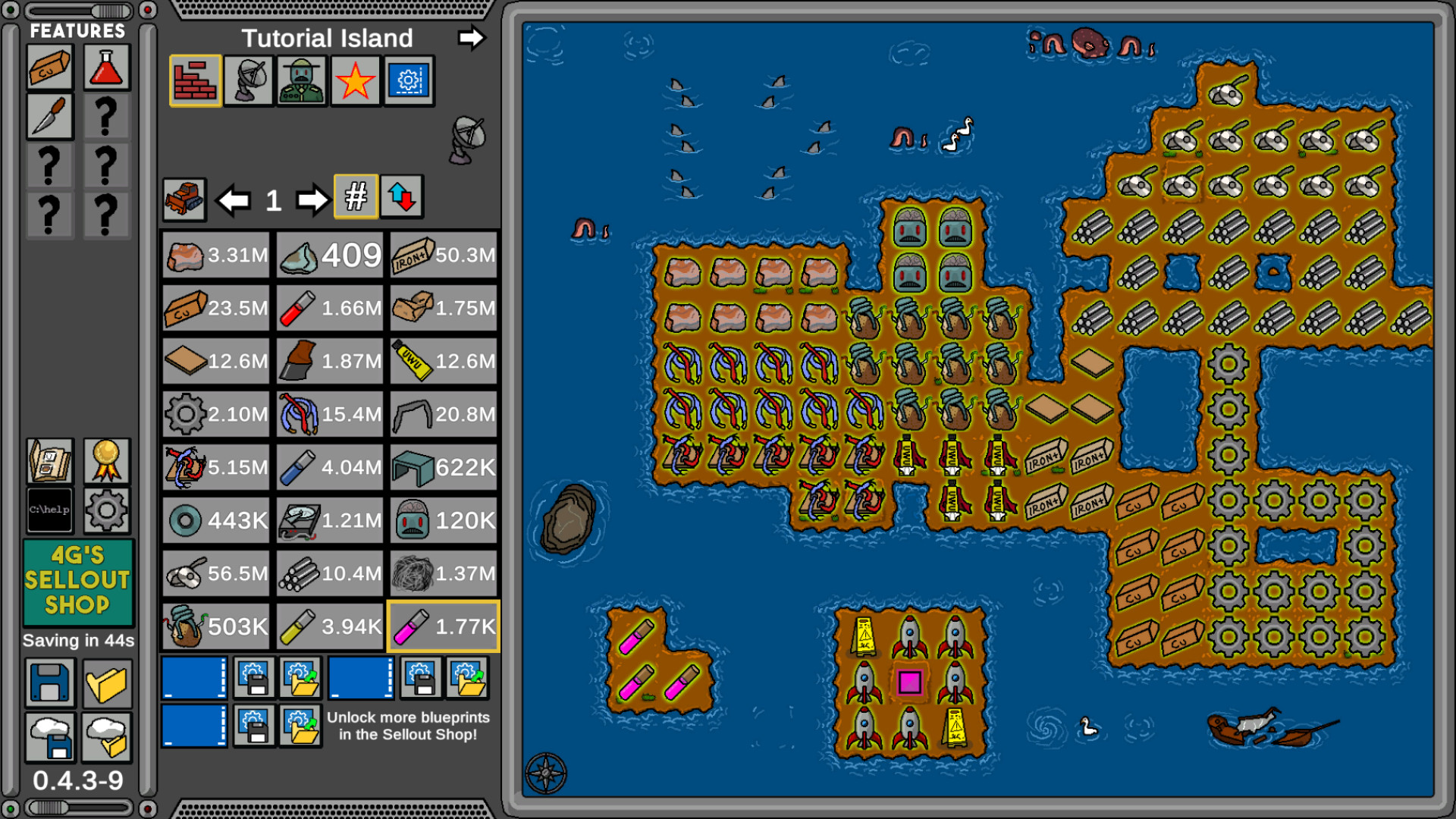Open the recipe book journal
This screenshot has height=819, width=1456.
tap(49, 460)
